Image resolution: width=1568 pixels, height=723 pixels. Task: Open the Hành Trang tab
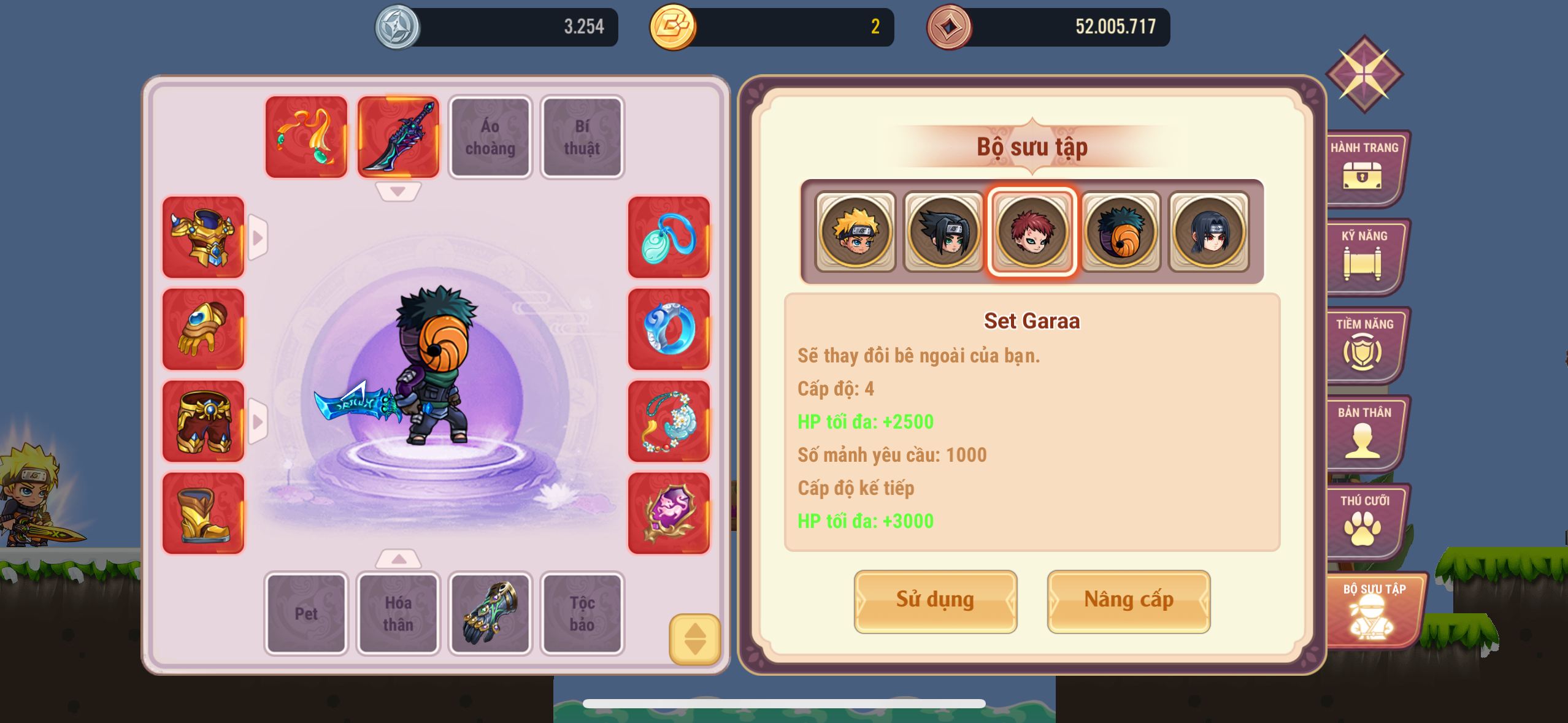1364,167
